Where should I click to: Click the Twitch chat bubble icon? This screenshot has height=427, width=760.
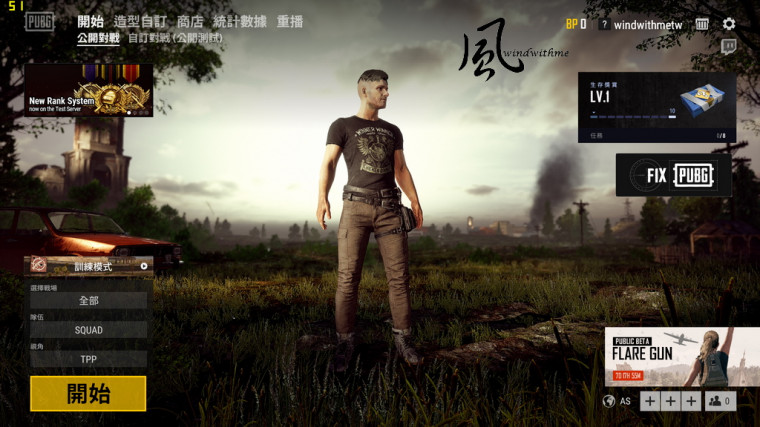(729, 46)
